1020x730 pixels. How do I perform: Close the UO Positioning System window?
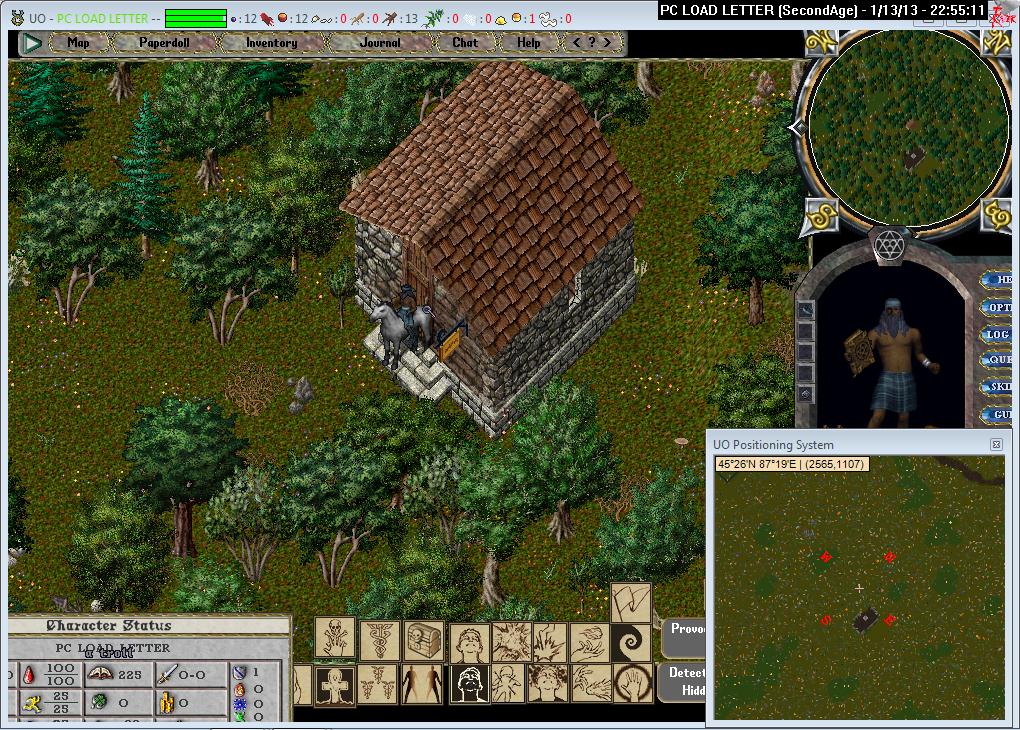click(996, 445)
